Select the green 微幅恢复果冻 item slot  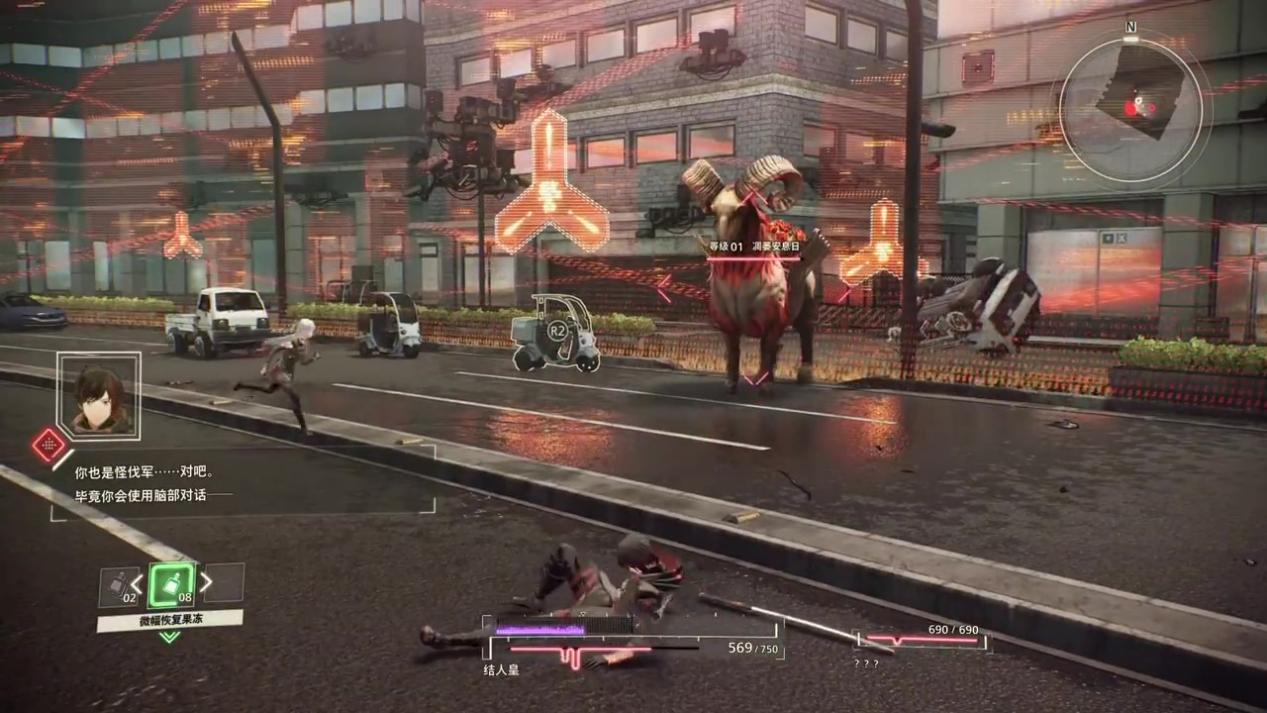click(x=172, y=584)
